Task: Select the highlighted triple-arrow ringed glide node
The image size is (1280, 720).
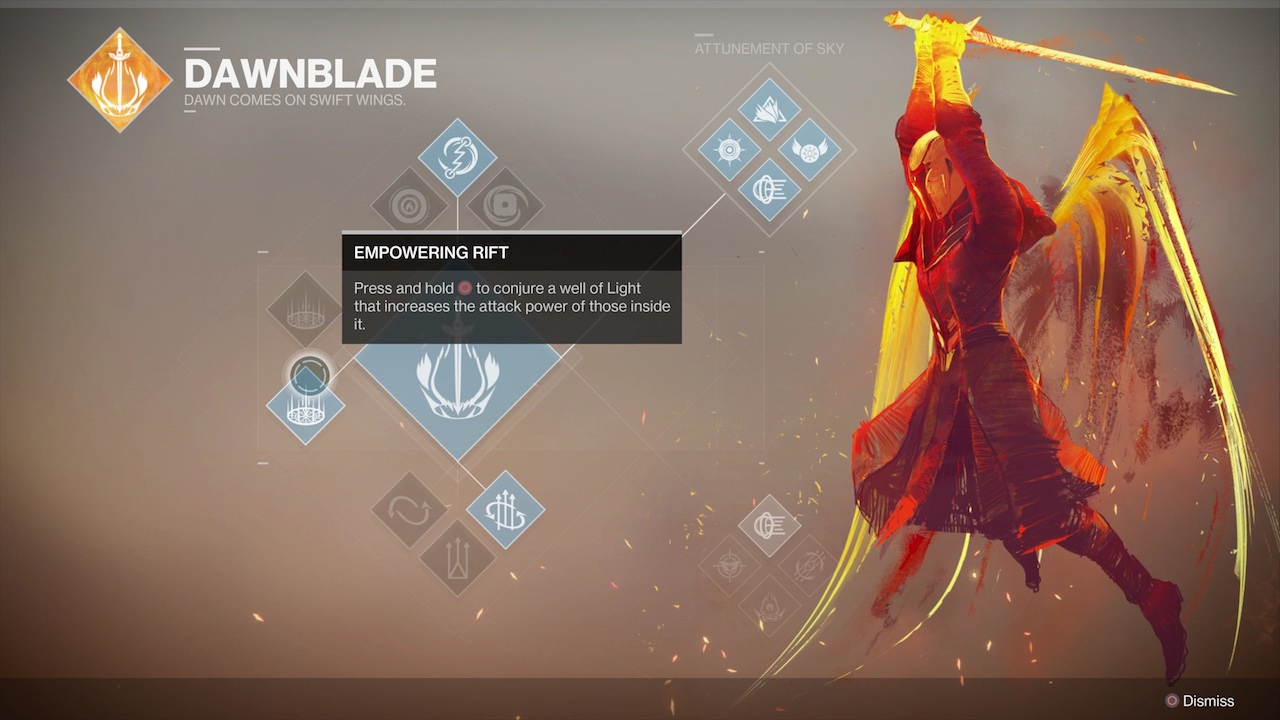Action: click(x=505, y=510)
